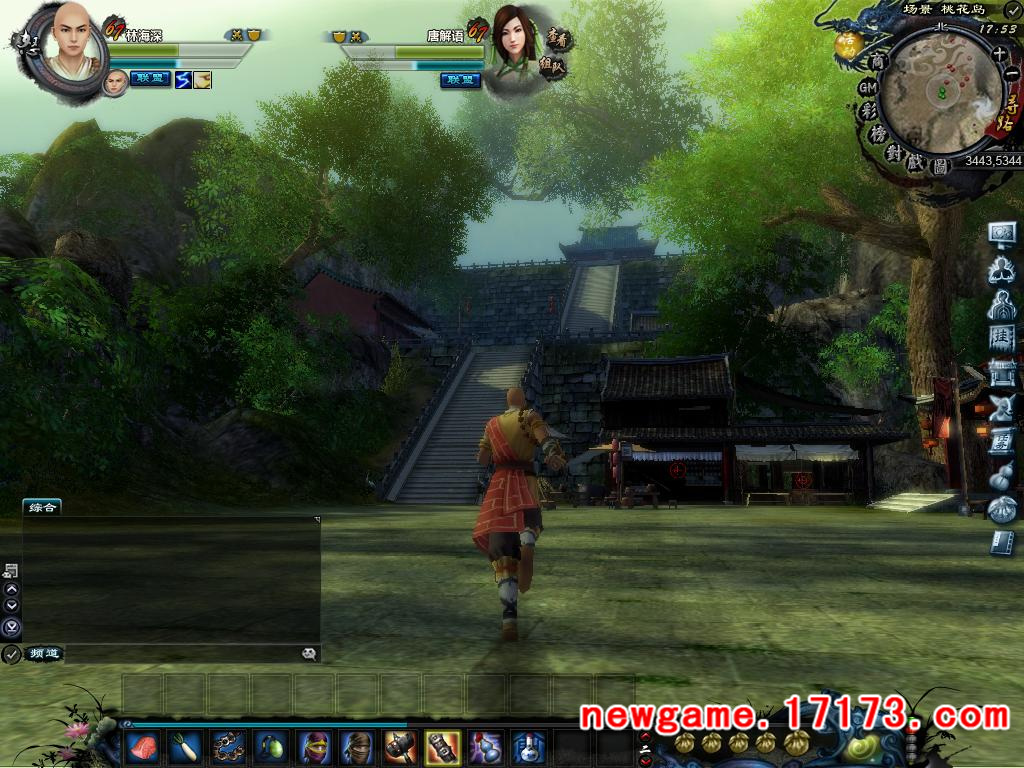Open the world map with the 圖 button
Viewport: 1024px width, 768px height.
click(x=940, y=167)
